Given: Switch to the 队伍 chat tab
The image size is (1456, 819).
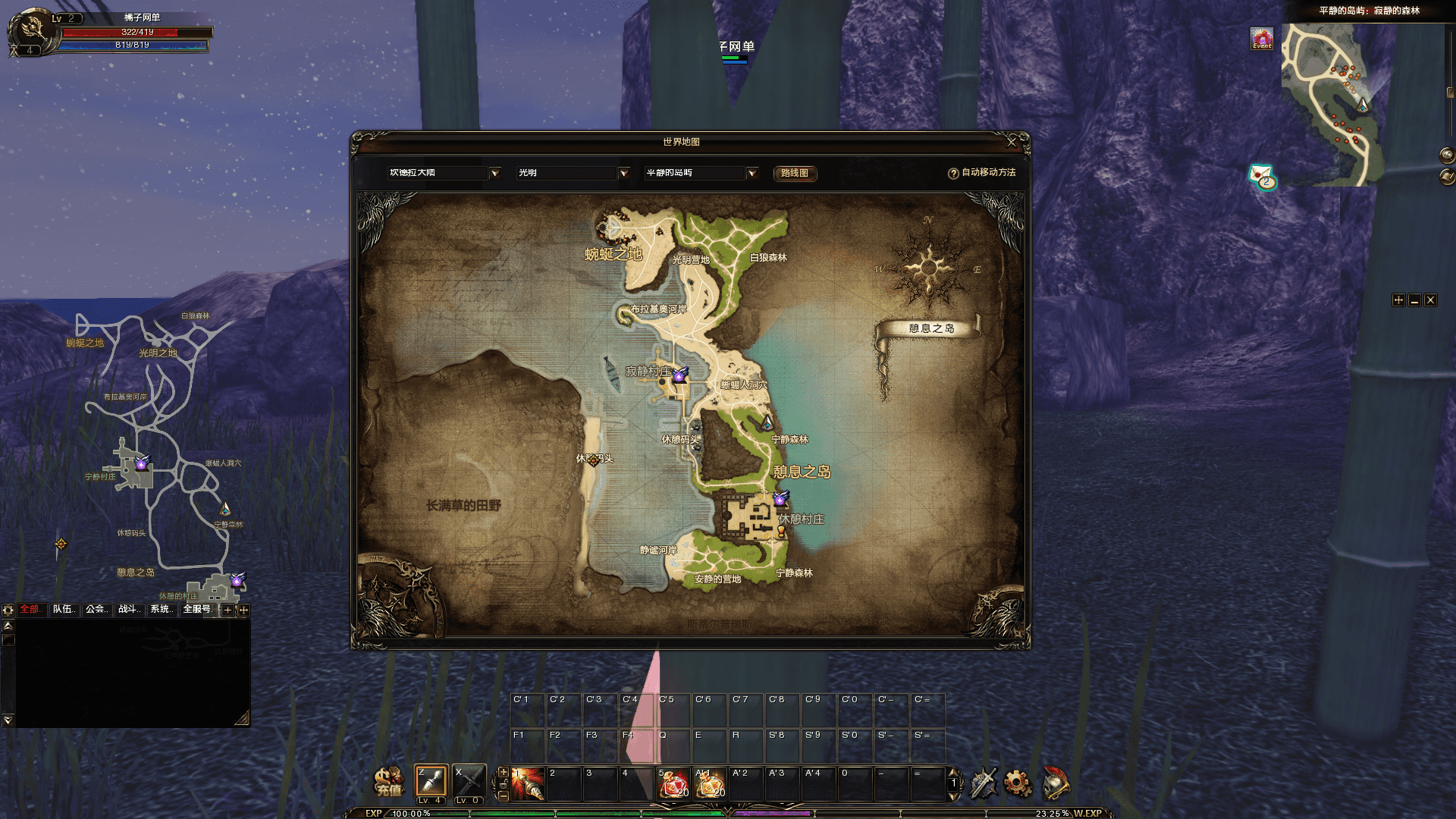Looking at the screenshot, I should 64,610.
